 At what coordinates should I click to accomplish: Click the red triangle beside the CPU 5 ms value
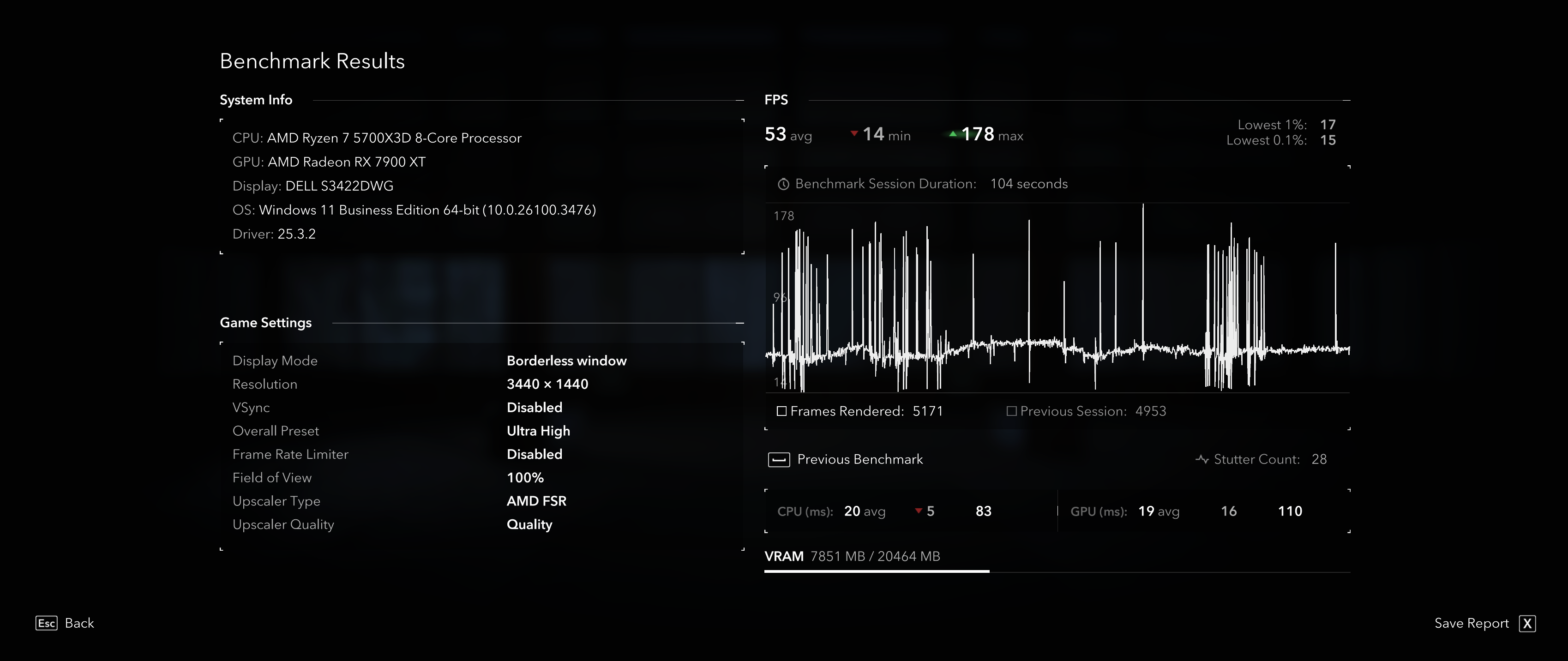pos(918,511)
